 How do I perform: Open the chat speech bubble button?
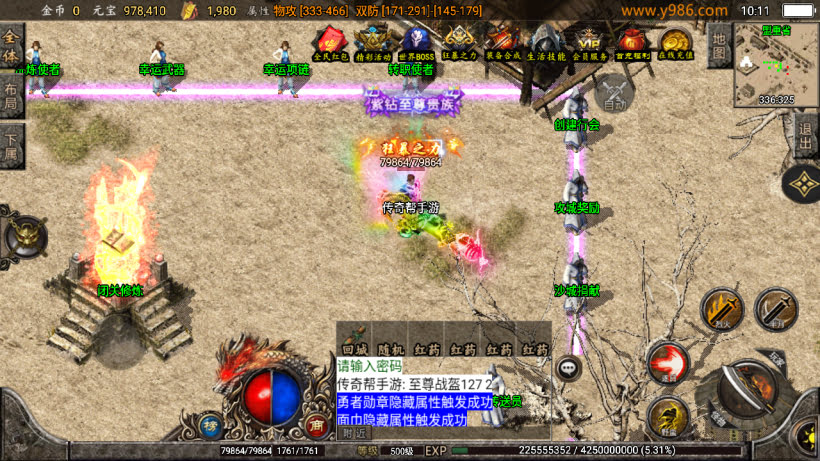click(570, 368)
